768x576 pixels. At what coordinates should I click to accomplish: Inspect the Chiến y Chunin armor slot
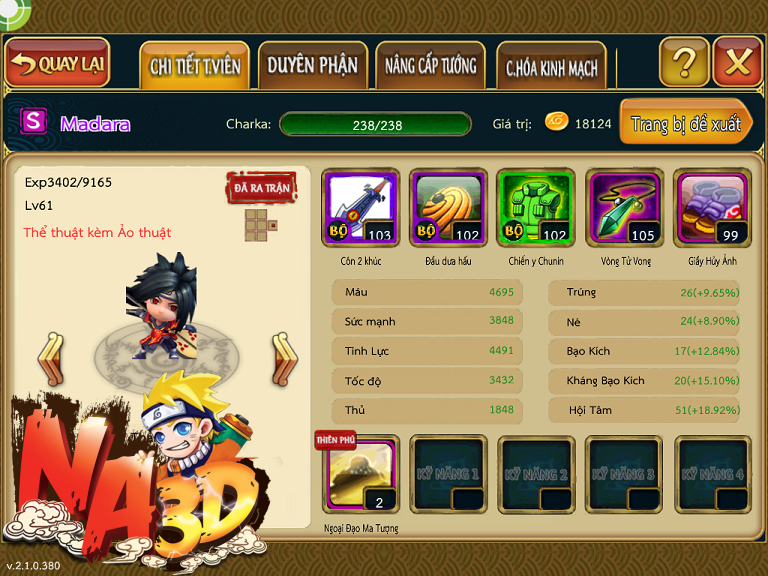click(537, 207)
